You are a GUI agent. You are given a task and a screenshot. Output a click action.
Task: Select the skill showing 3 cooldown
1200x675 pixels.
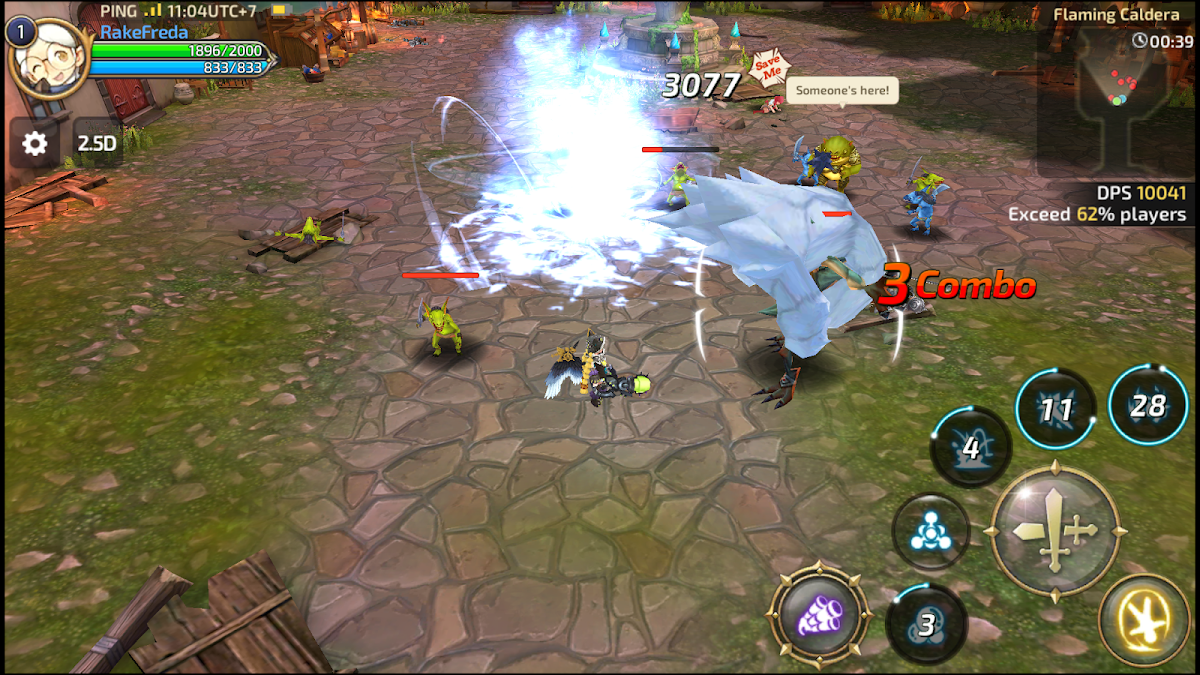pyautogui.click(x=927, y=624)
